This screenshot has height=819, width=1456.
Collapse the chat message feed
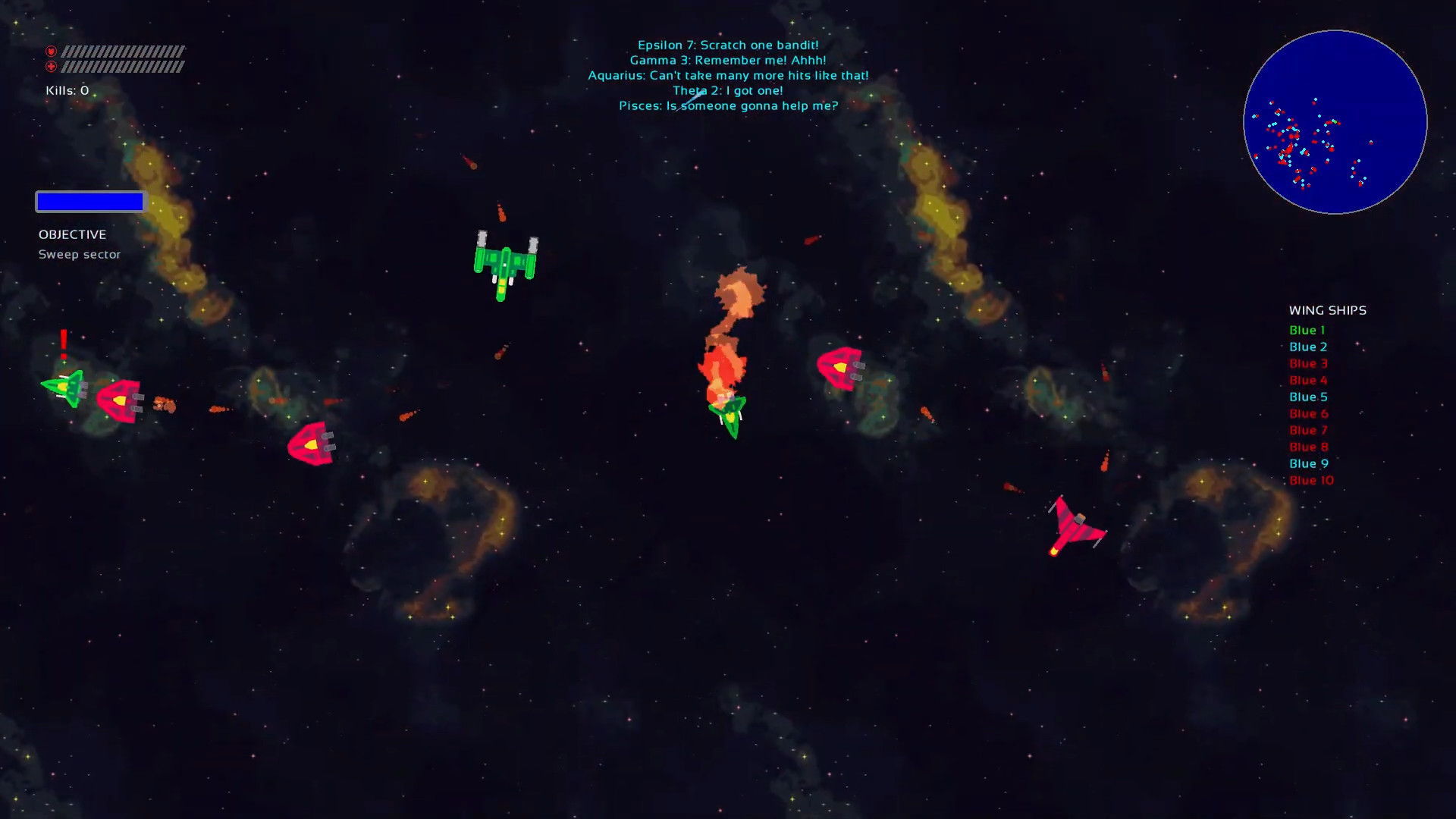coord(727,75)
